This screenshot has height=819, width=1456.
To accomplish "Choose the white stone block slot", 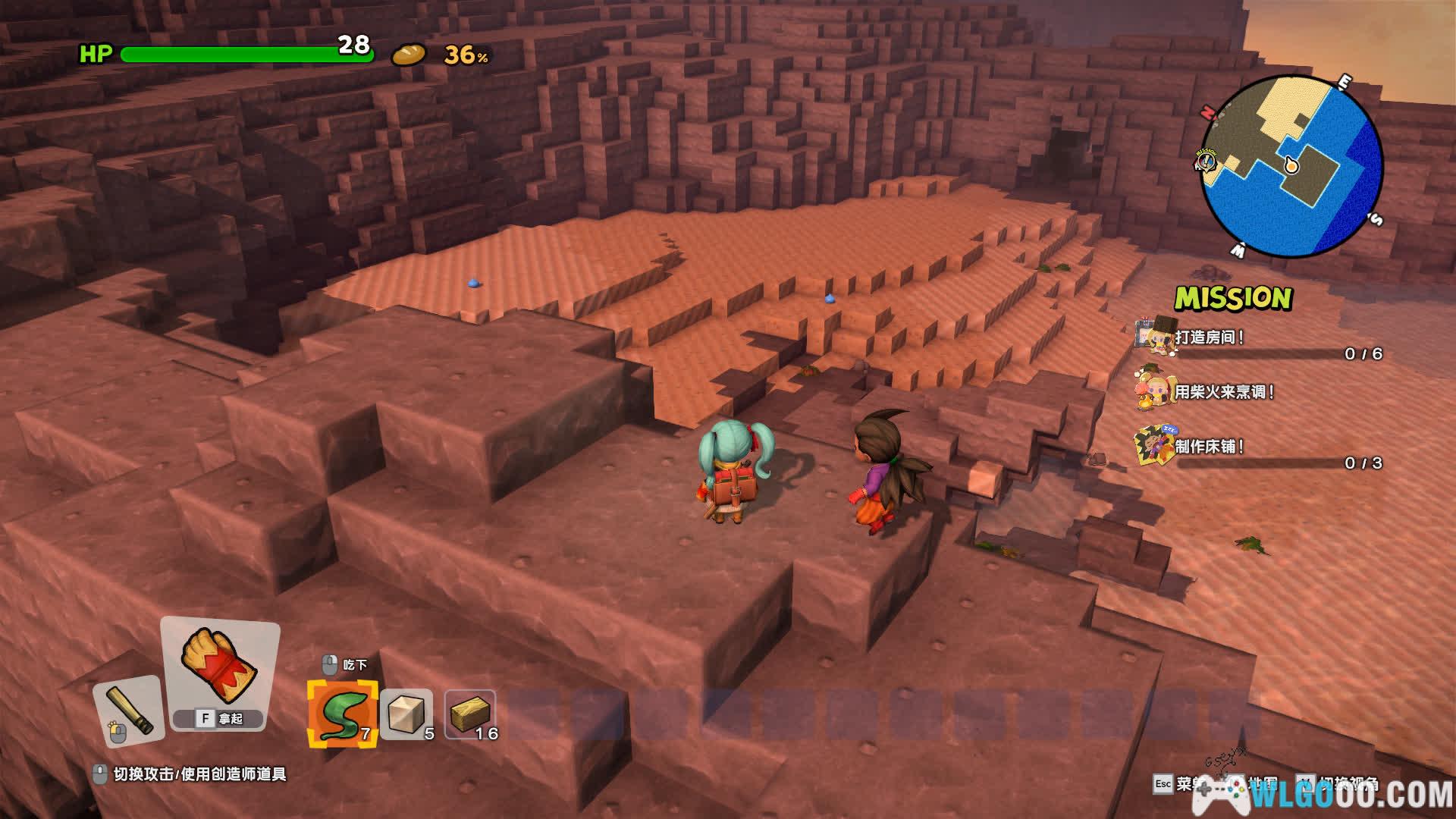I will pyautogui.click(x=406, y=714).
